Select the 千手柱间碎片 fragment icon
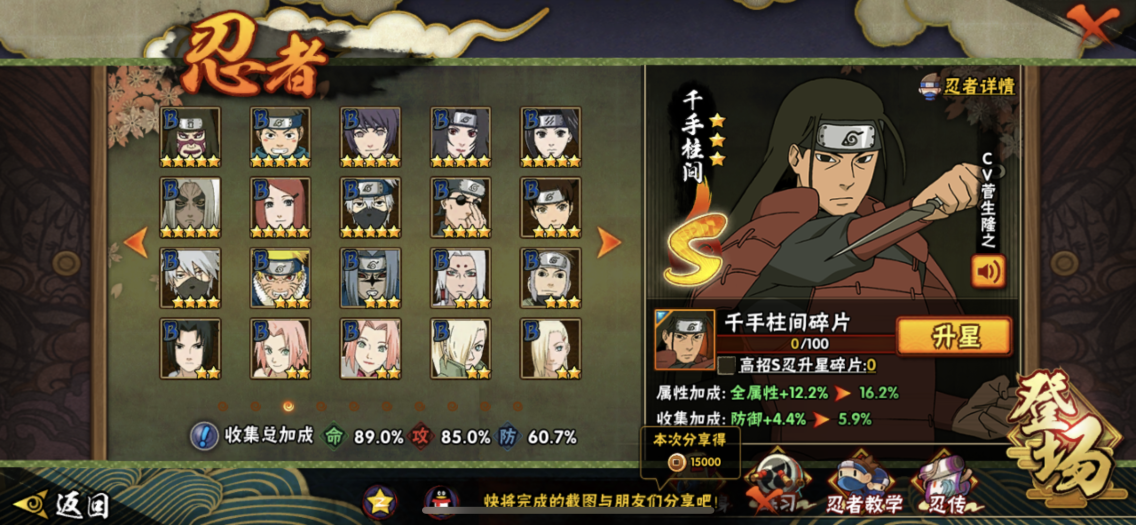The height and width of the screenshot is (525, 1136). click(x=684, y=339)
